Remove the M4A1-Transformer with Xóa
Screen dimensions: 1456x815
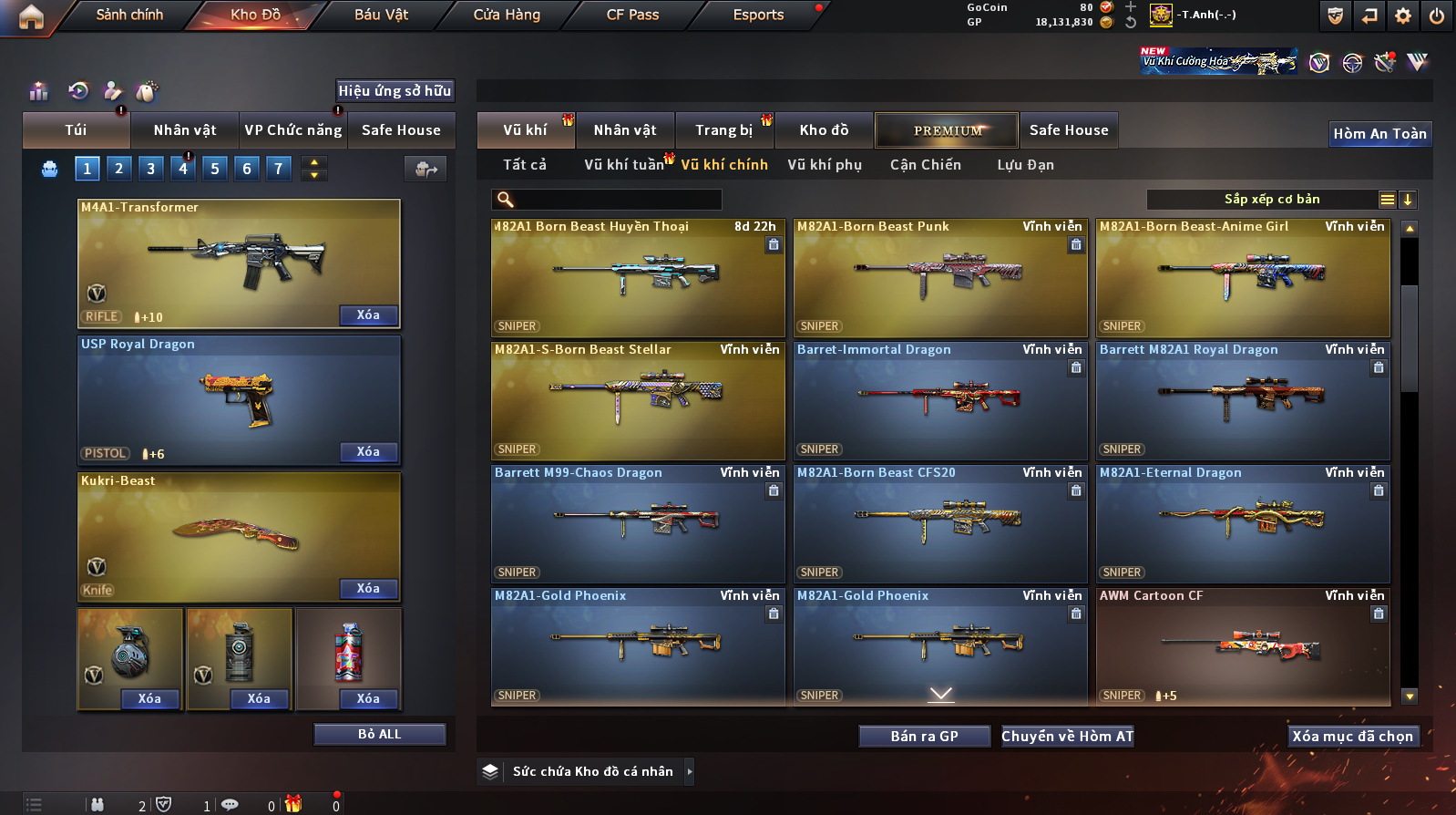point(368,315)
